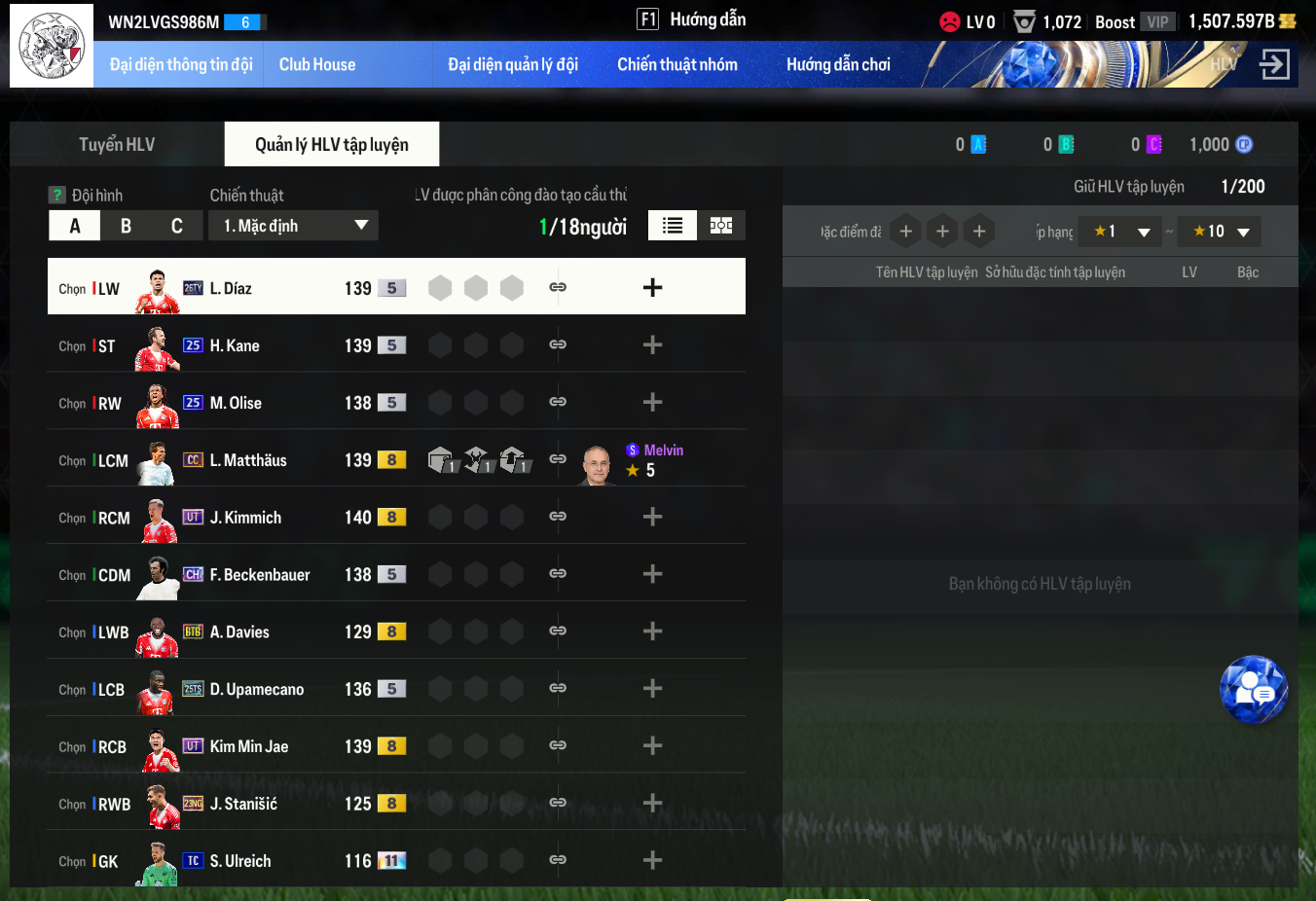
Task: Switch to the Tuyển HLV tab
Action: tap(117, 145)
